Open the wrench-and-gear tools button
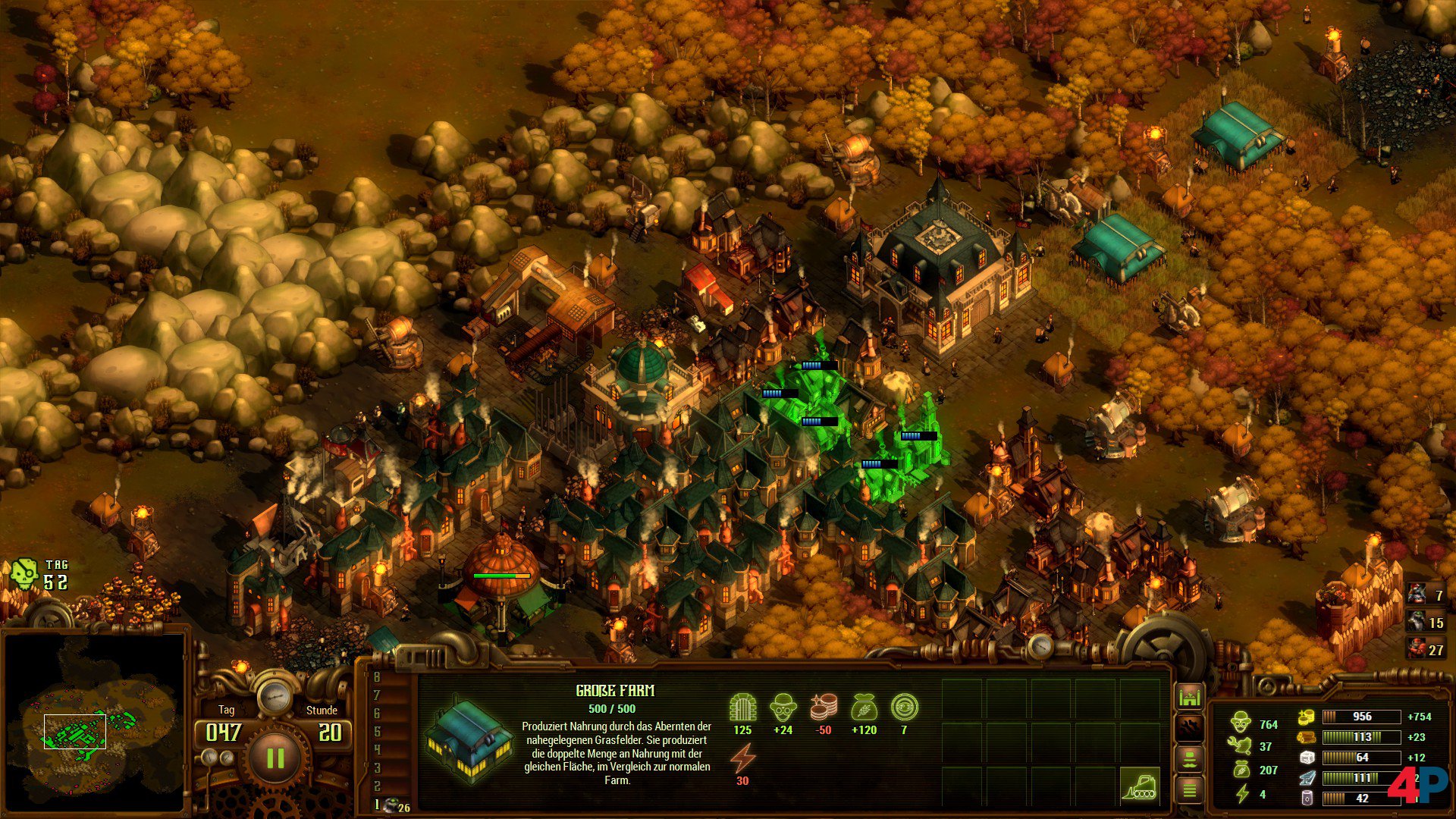This screenshot has width=1456, height=819. pos(1189,728)
